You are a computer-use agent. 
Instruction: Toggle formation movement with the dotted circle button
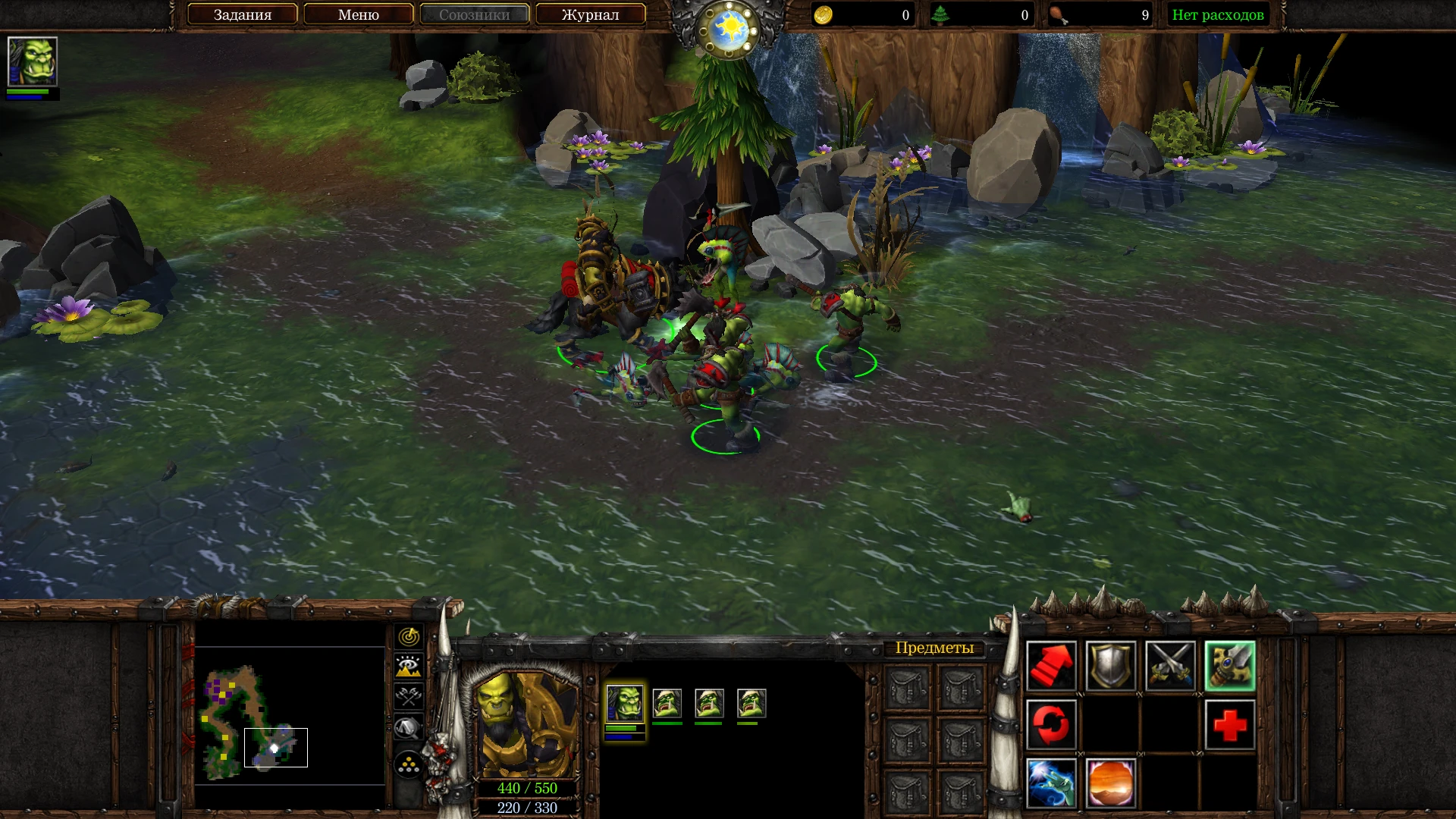[408, 762]
